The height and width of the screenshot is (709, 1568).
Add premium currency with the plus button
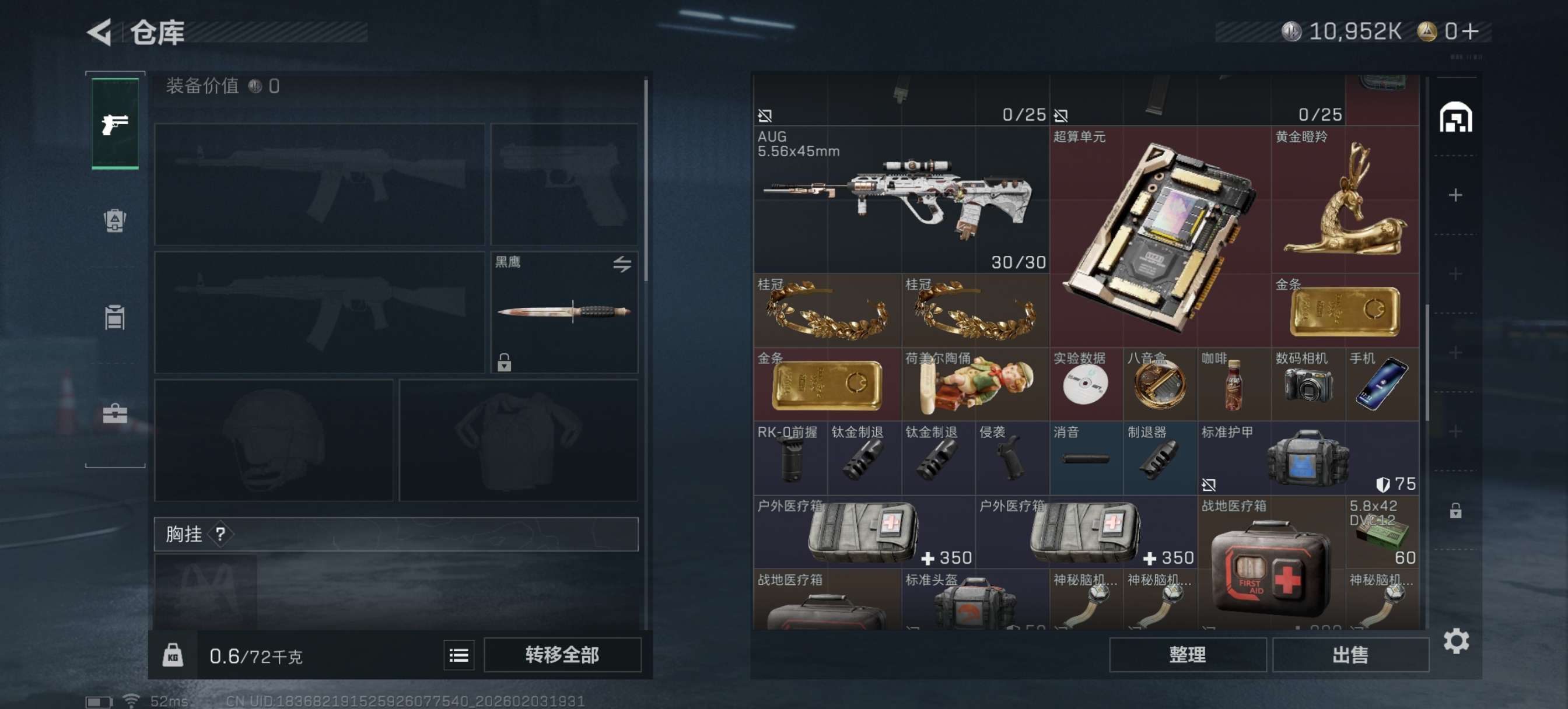(x=1469, y=31)
